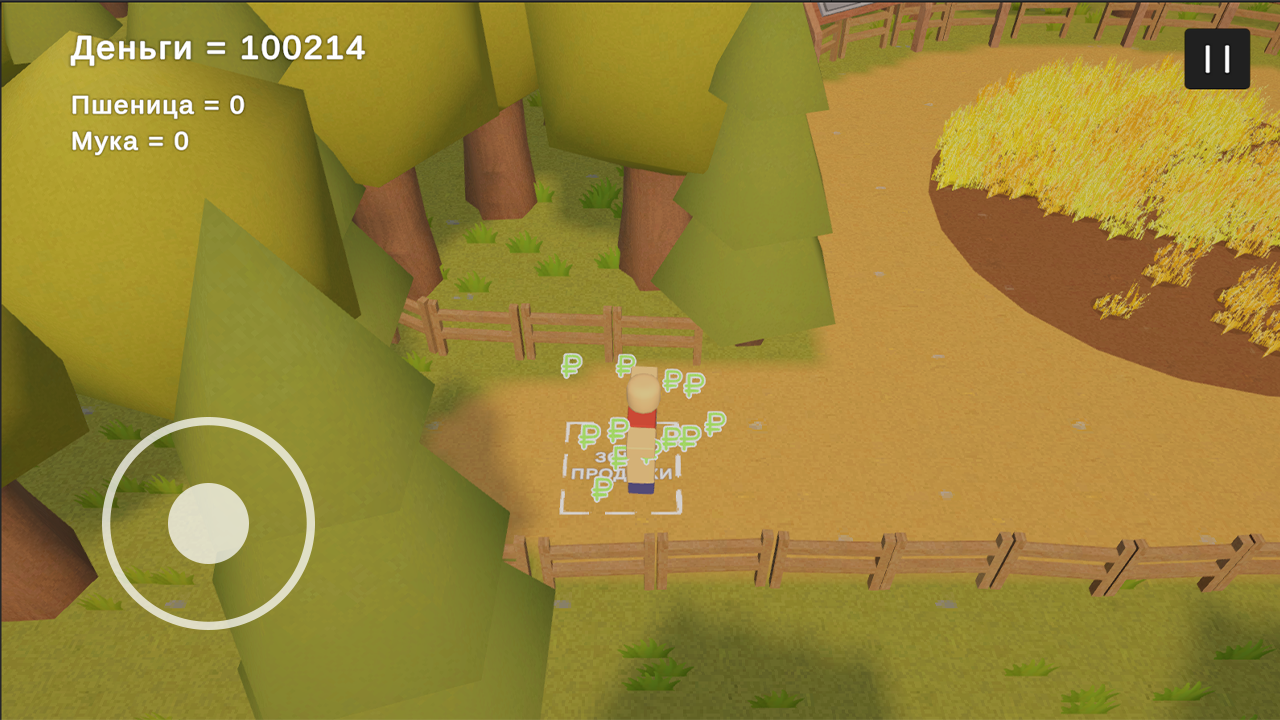Select the Пшеница = 0 counter

point(155,103)
